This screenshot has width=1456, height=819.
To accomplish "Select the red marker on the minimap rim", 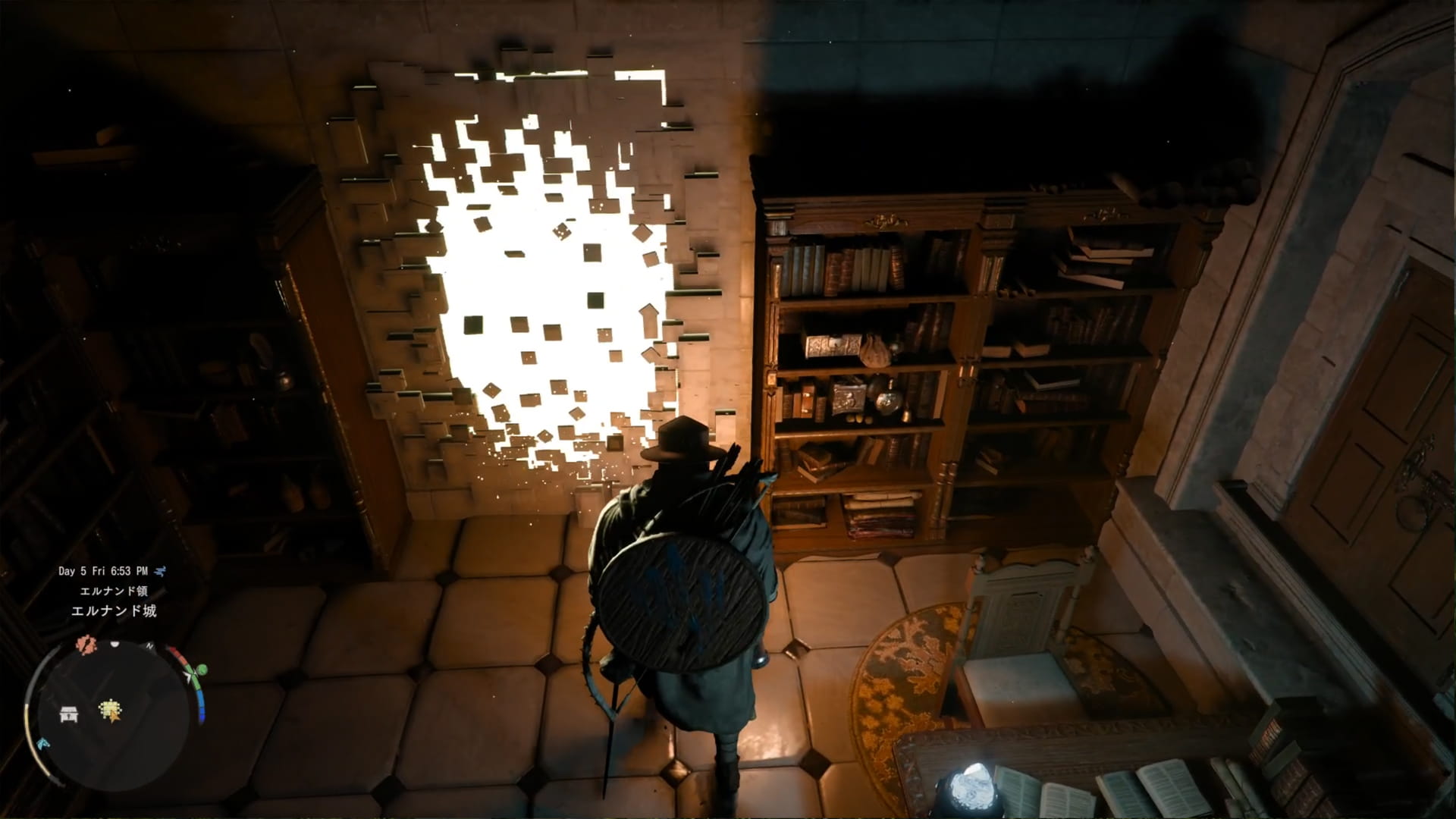I will 85,645.
